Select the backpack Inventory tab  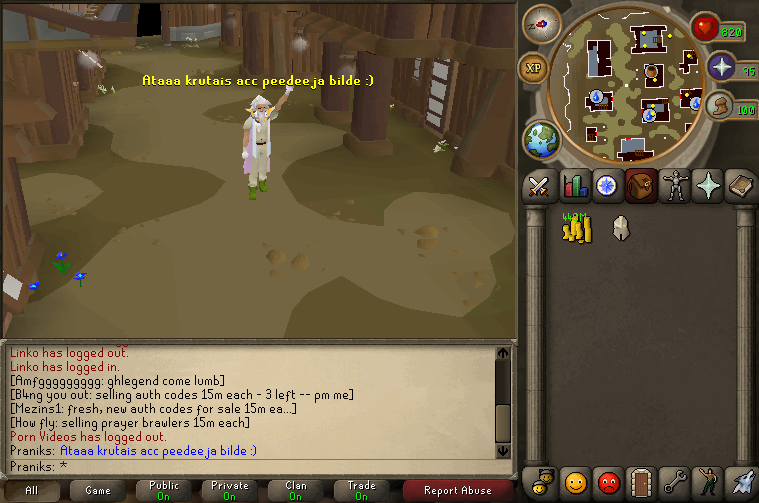(641, 185)
